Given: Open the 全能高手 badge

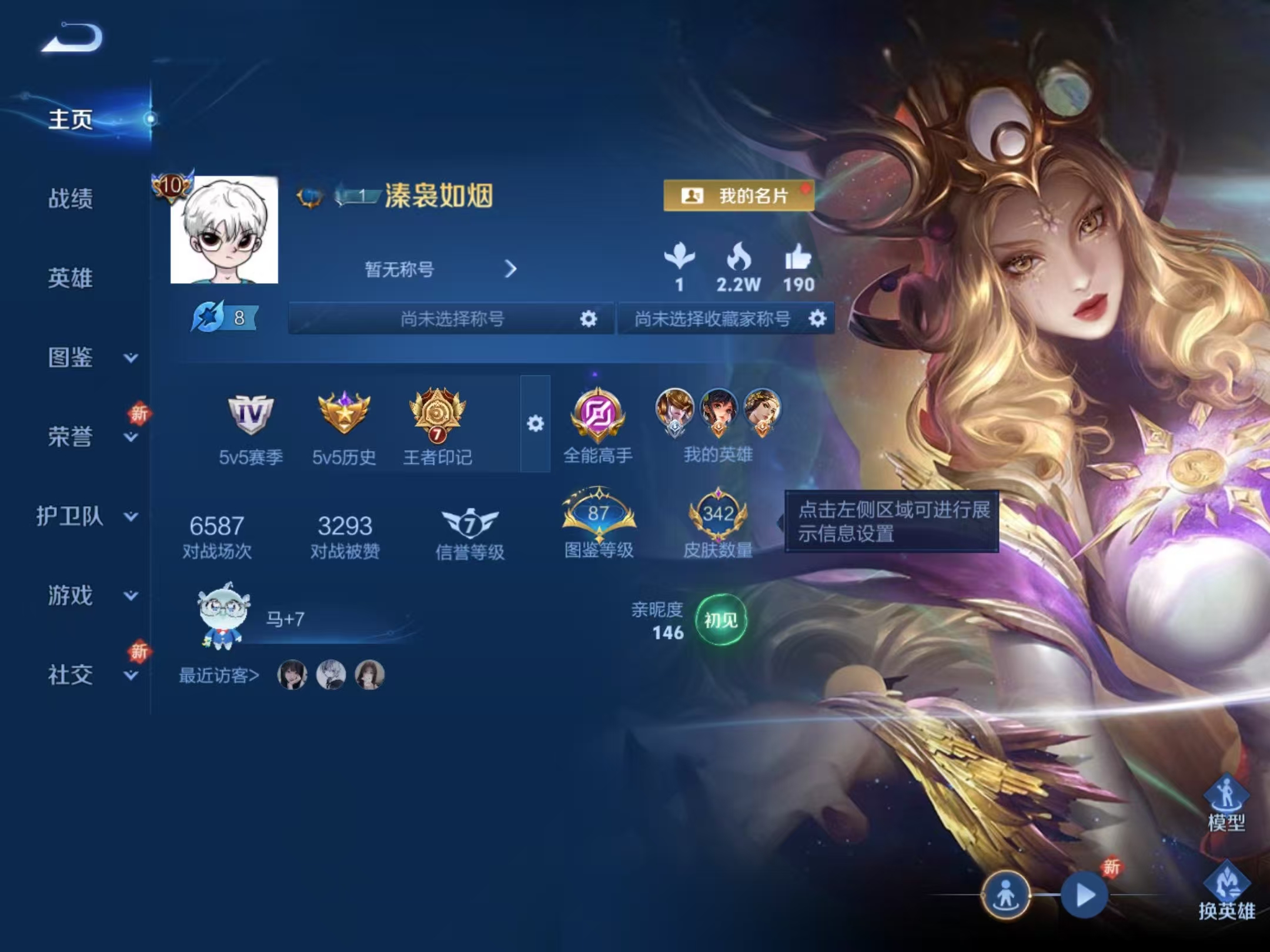Looking at the screenshot, I should tap(597, 415).
